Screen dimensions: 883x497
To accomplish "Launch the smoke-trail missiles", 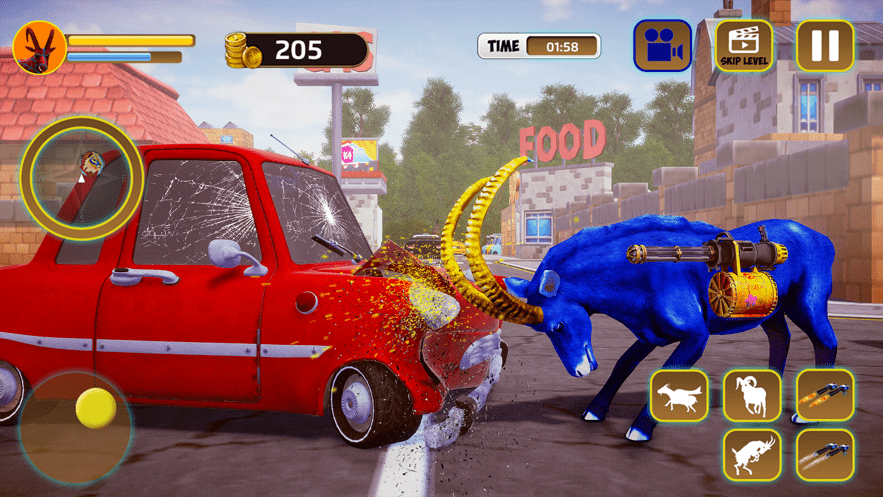I will (x=825, y=455).
